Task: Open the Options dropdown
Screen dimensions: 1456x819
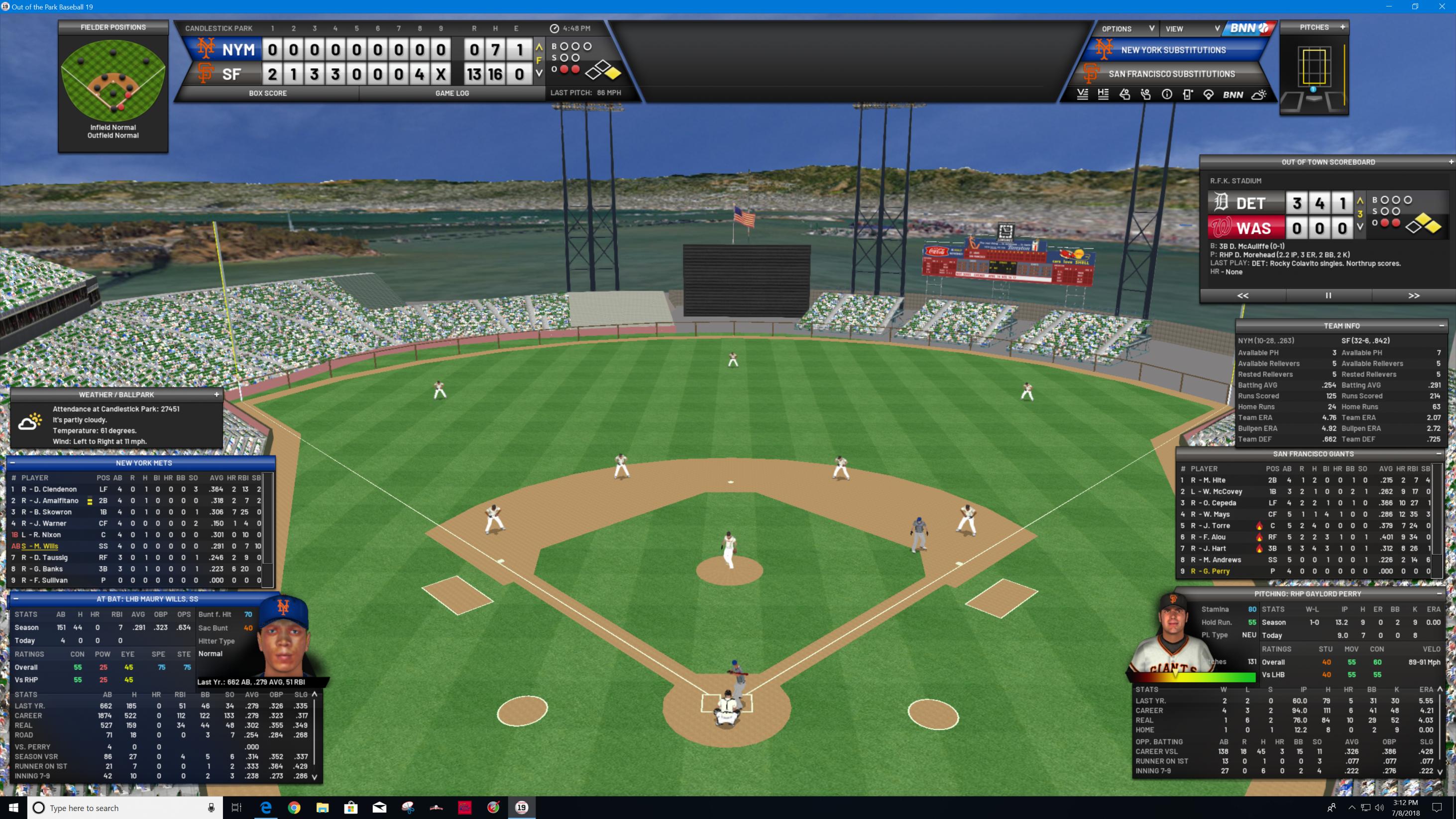Action: (x=1126, y=29)
